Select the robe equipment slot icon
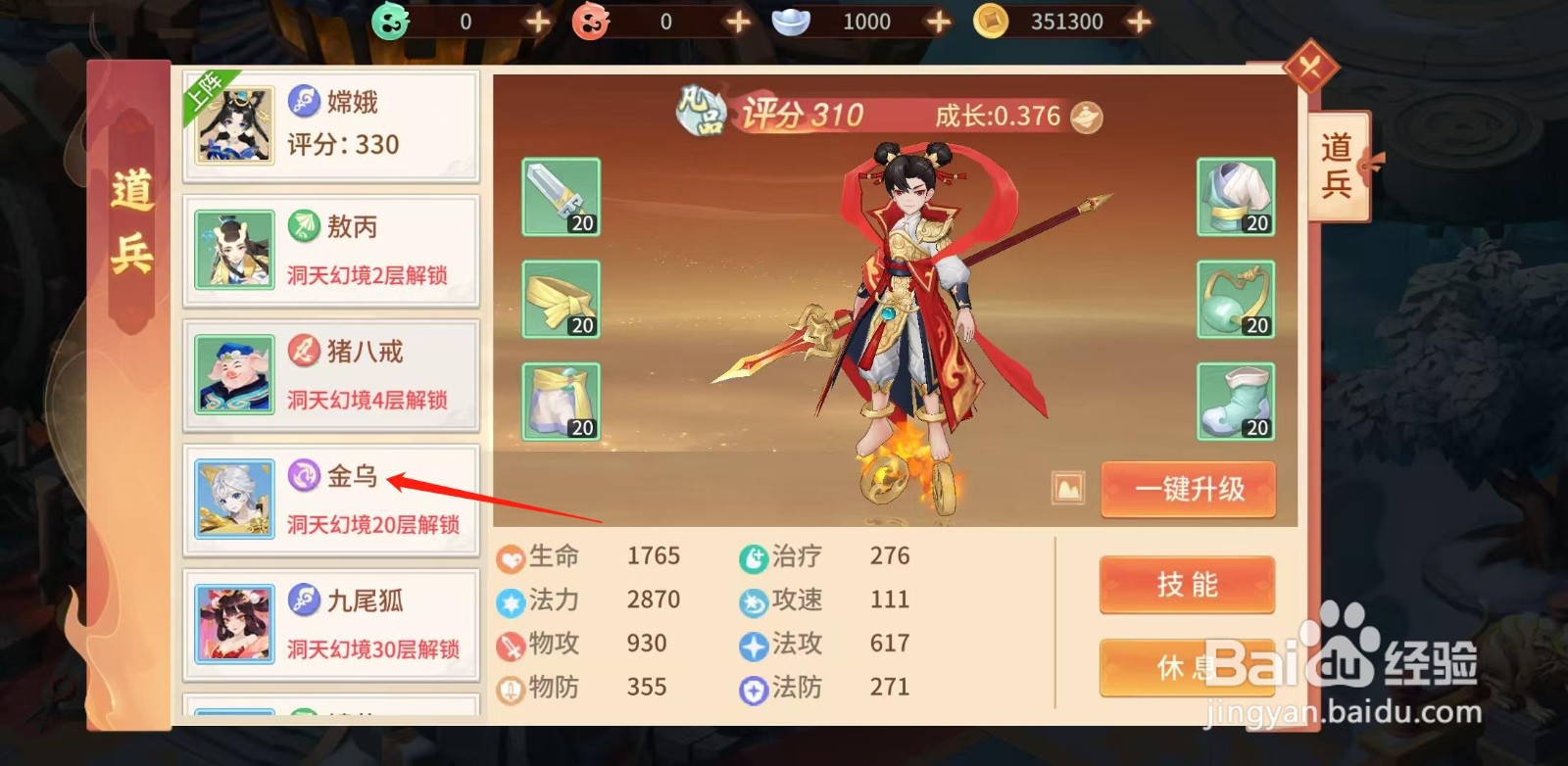Image resolution: width=1568 pixels, height=766 pixels. (1235, 197)
